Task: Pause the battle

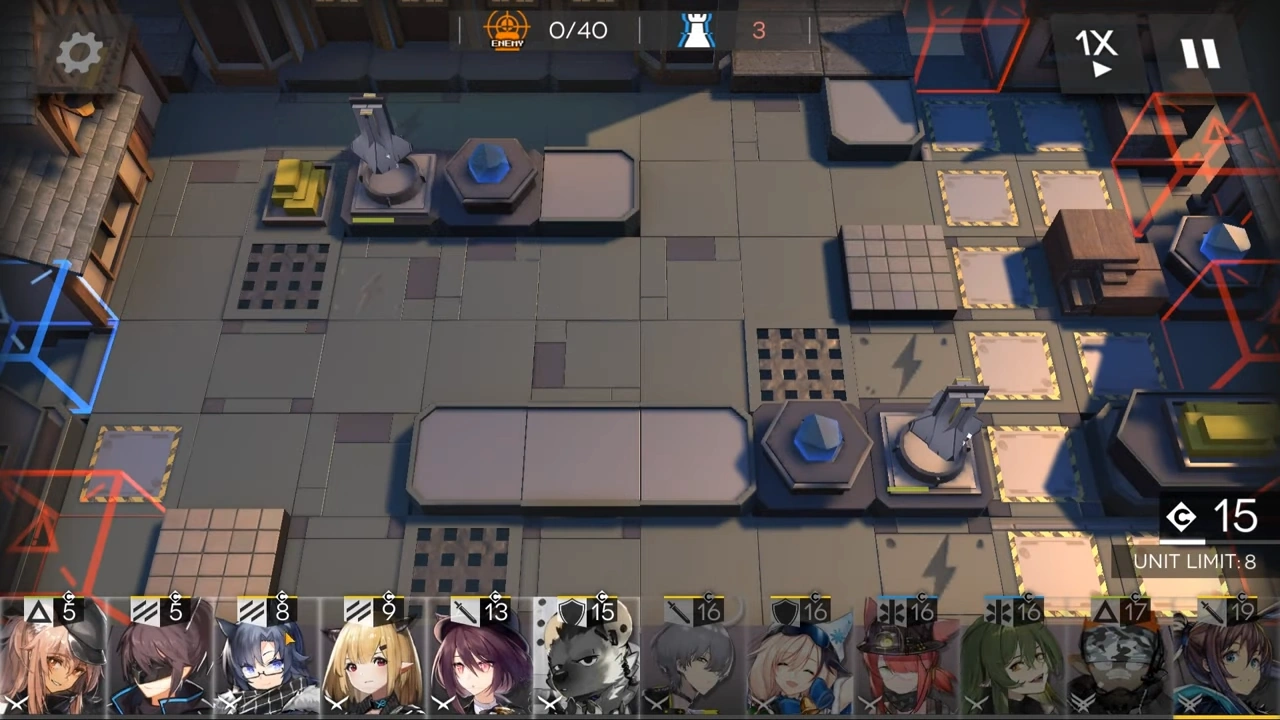Action: tap(1200, 52)
